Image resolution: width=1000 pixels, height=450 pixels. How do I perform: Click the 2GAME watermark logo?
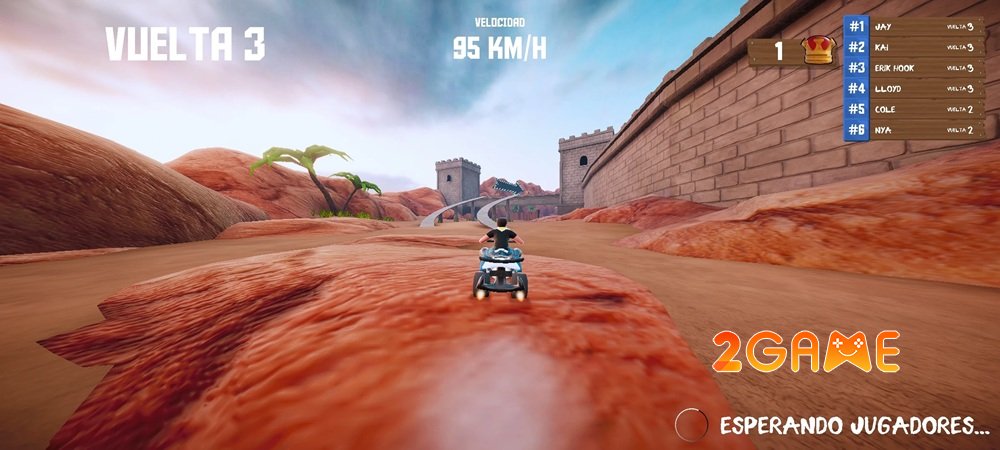pyautogui.click(x=806, y=351)
